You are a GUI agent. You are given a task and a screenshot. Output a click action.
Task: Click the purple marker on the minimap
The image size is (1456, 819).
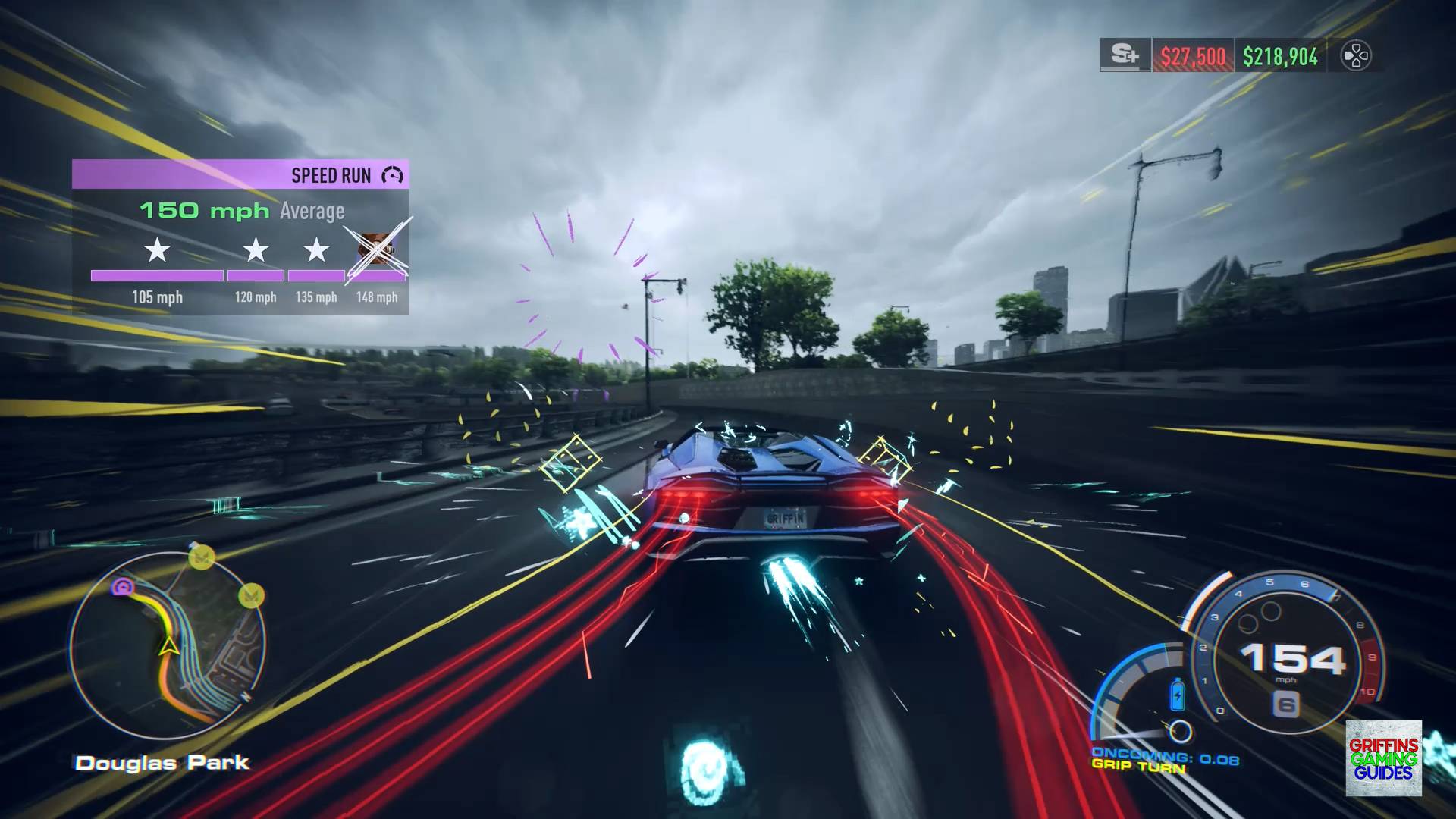[122, 586]
